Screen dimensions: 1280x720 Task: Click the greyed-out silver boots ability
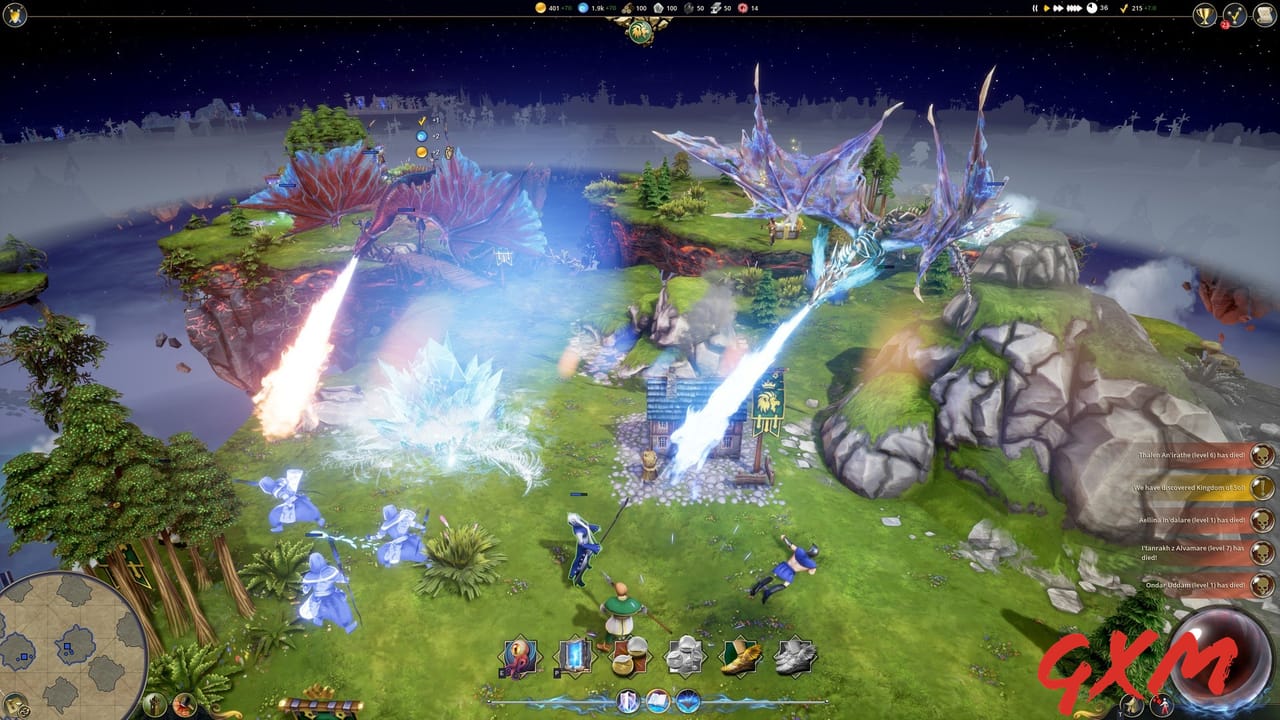(x=796, y=658)
